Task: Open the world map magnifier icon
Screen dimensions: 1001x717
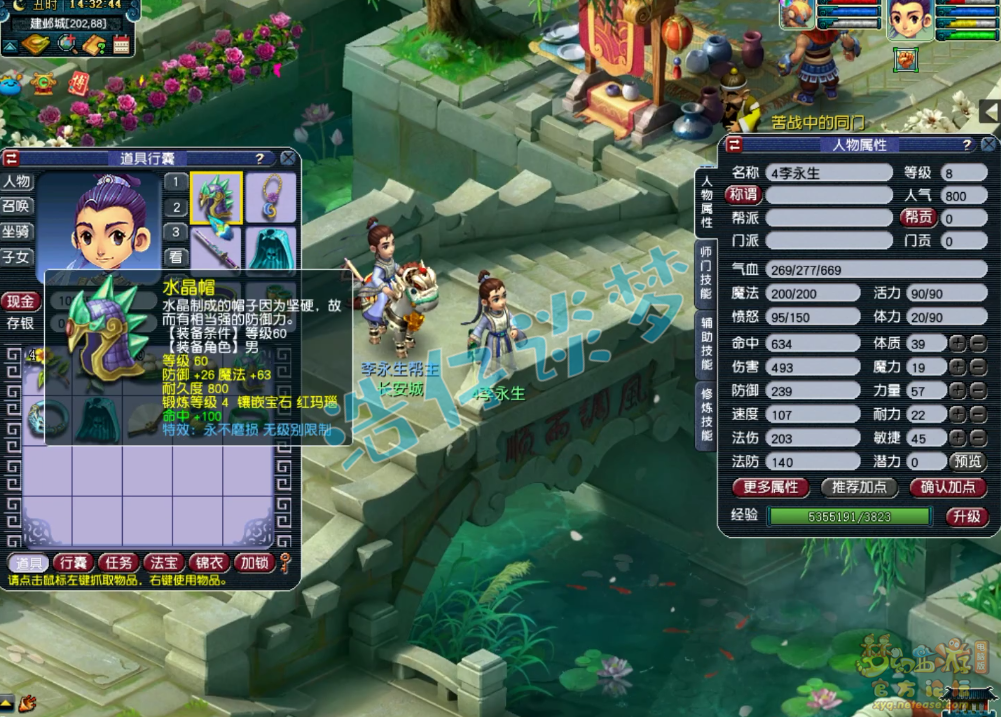Action: (68, 44)
